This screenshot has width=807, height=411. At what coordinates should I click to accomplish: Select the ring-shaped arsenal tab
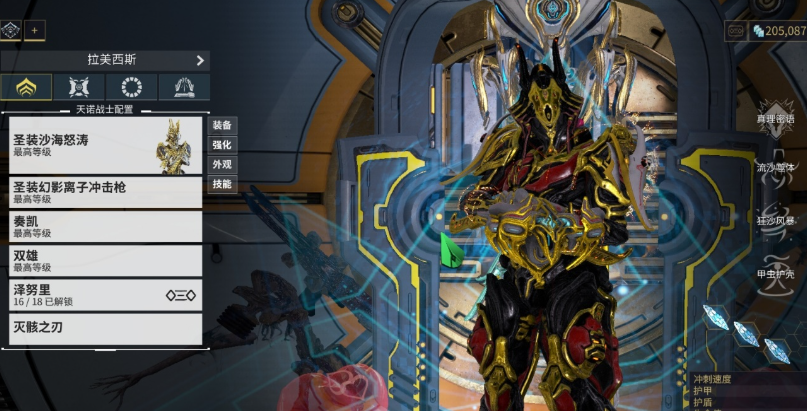point(131,87)
